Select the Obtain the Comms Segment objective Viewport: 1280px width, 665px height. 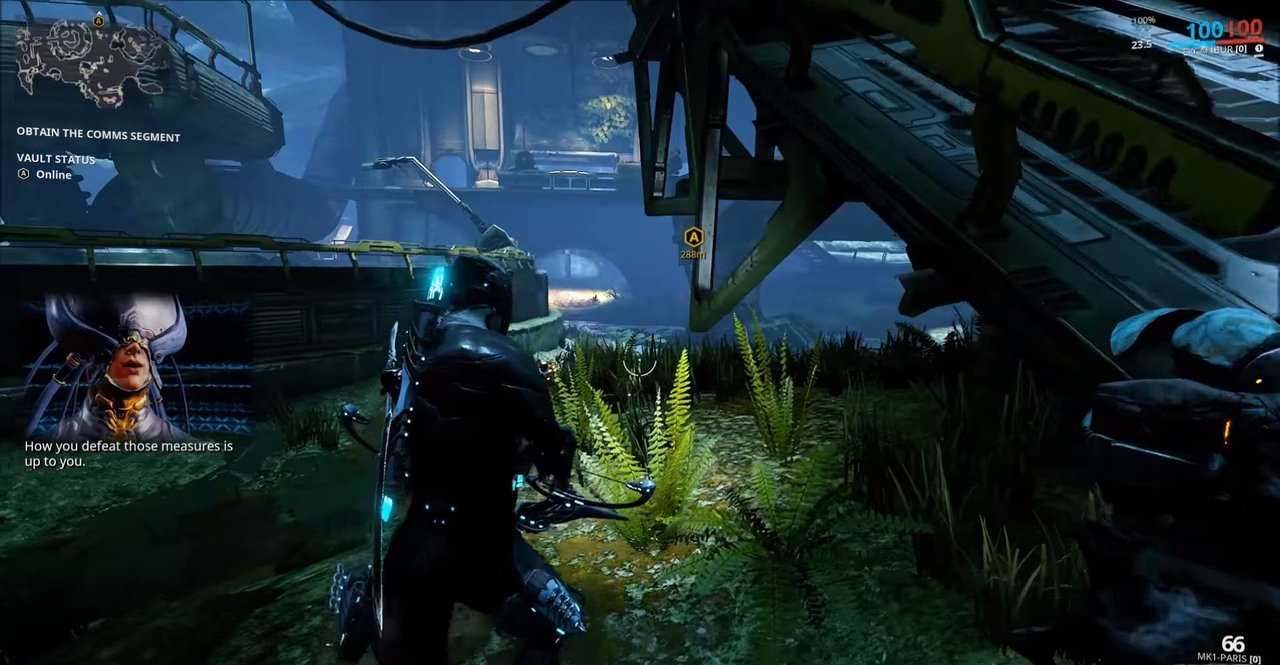[98, 136]
